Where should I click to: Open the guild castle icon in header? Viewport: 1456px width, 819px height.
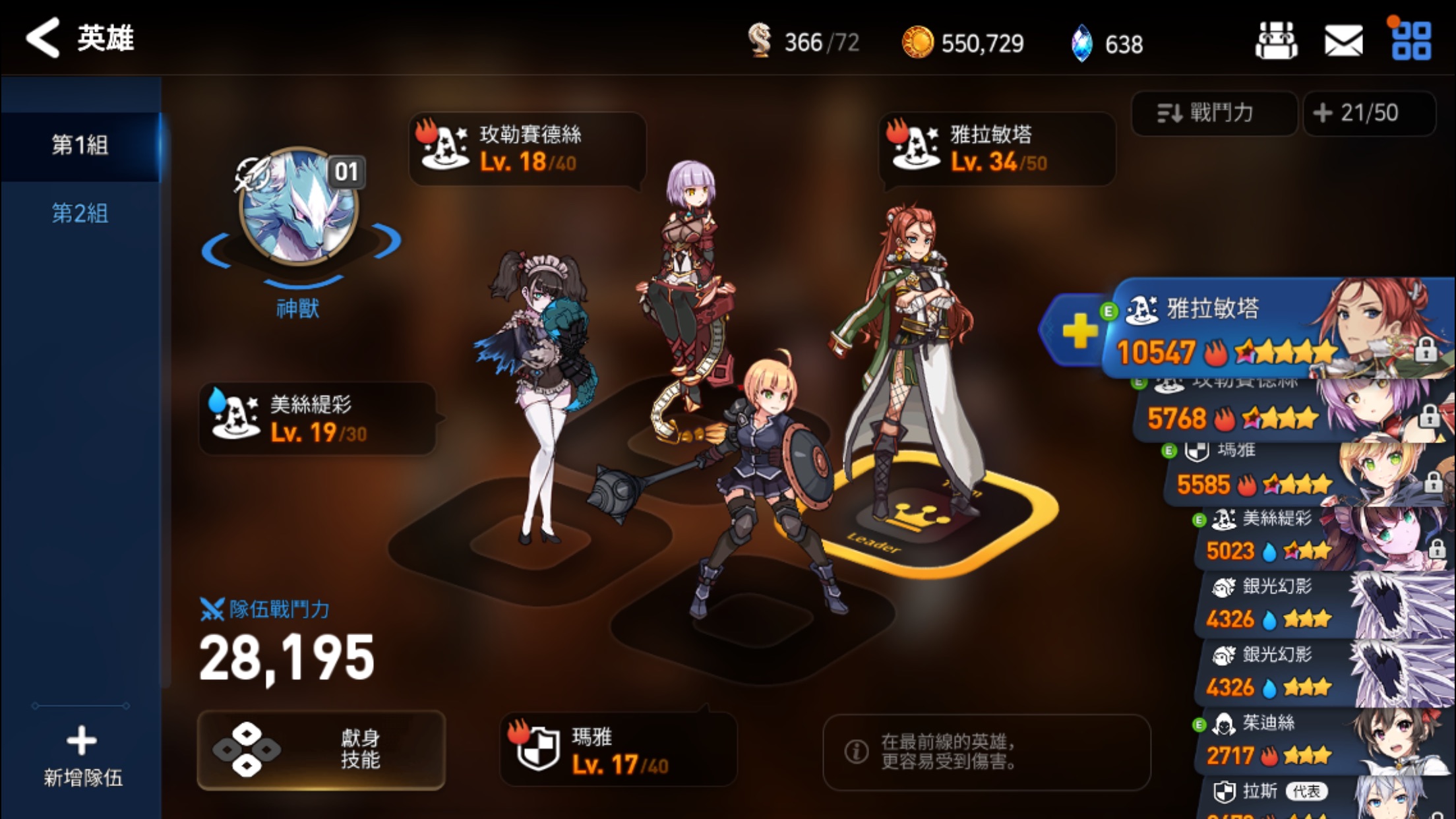coord(1276,42)
